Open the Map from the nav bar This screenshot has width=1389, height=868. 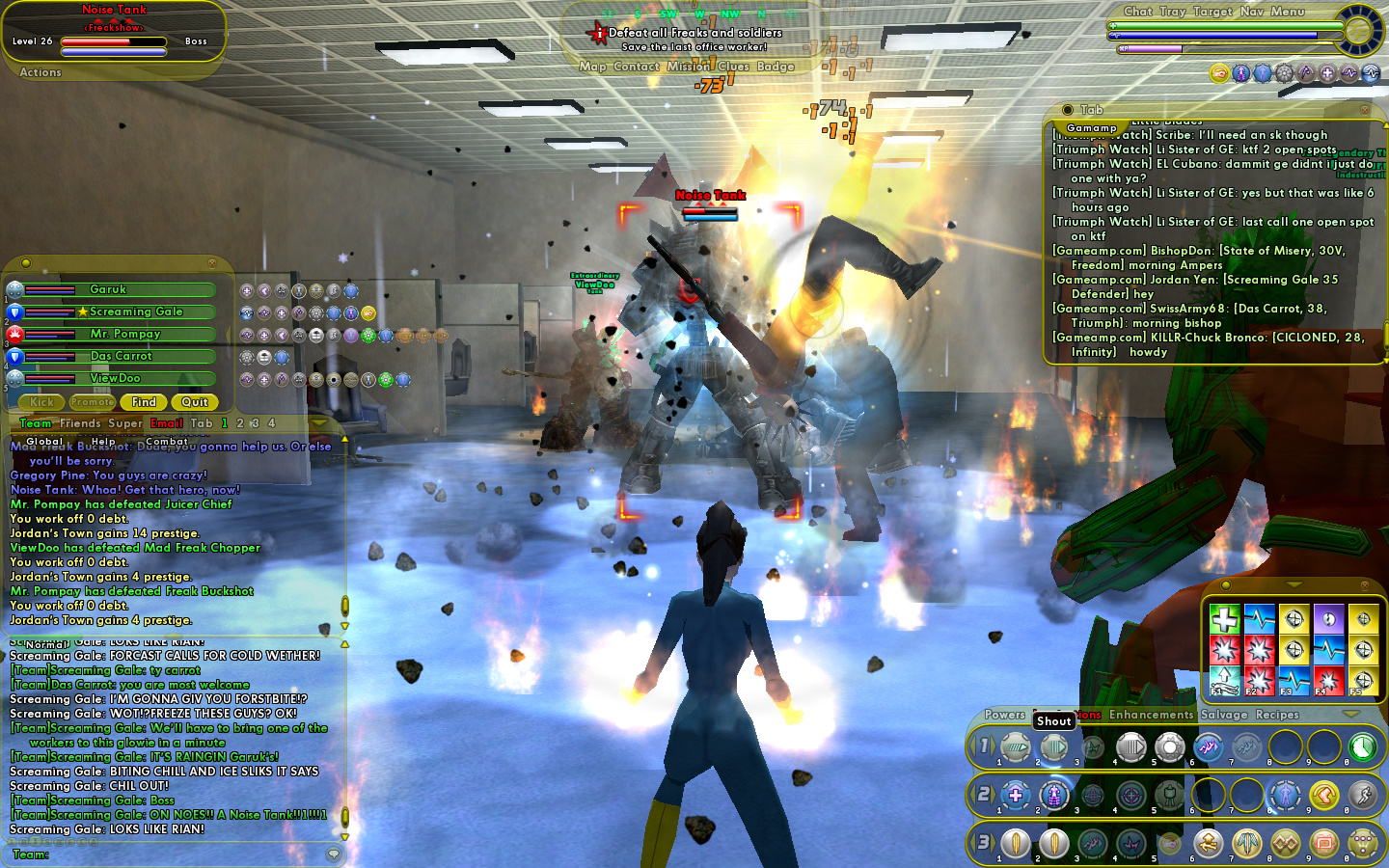click(592, 67)
